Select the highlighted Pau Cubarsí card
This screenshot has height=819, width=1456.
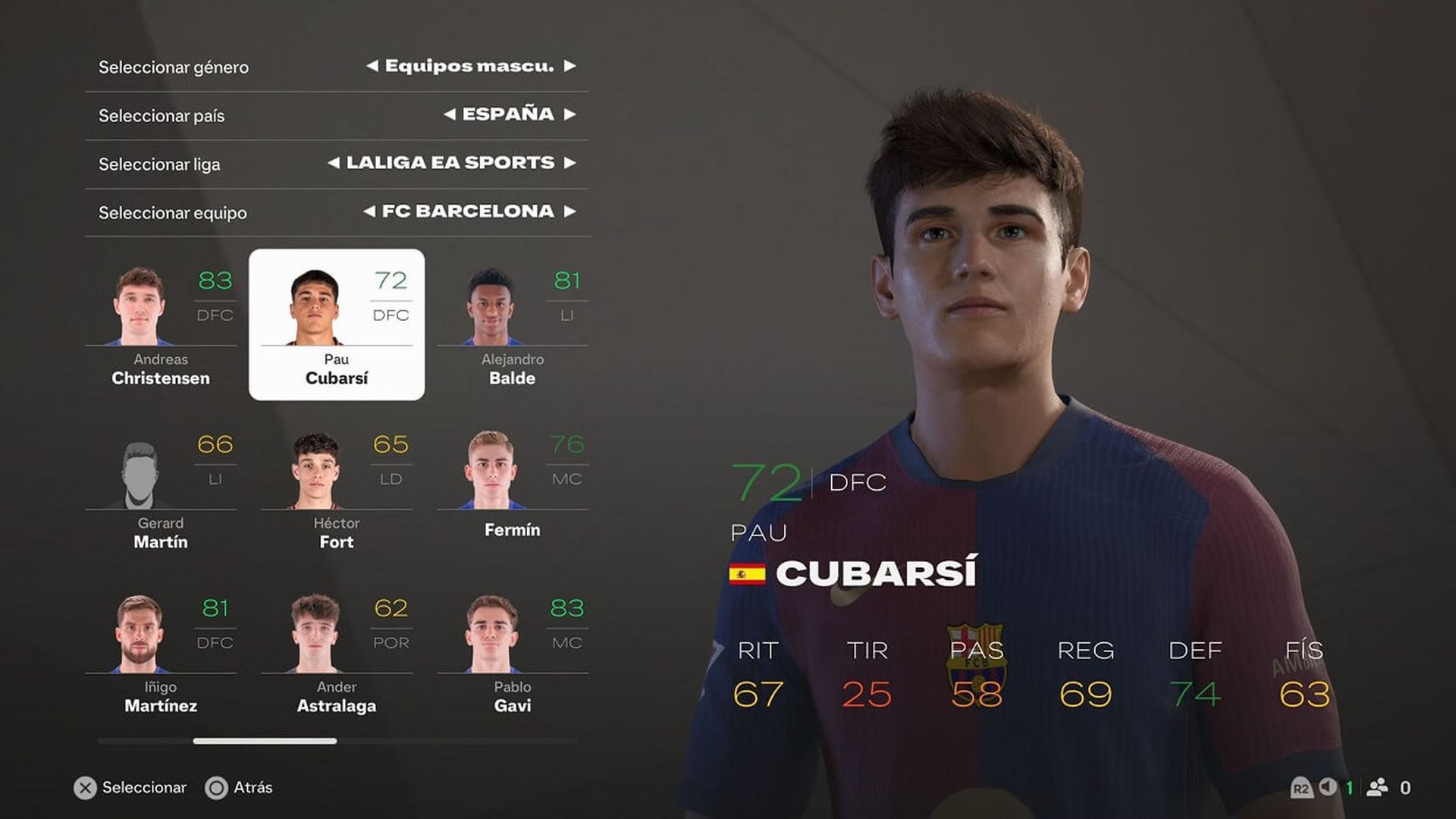pos(336,325)
